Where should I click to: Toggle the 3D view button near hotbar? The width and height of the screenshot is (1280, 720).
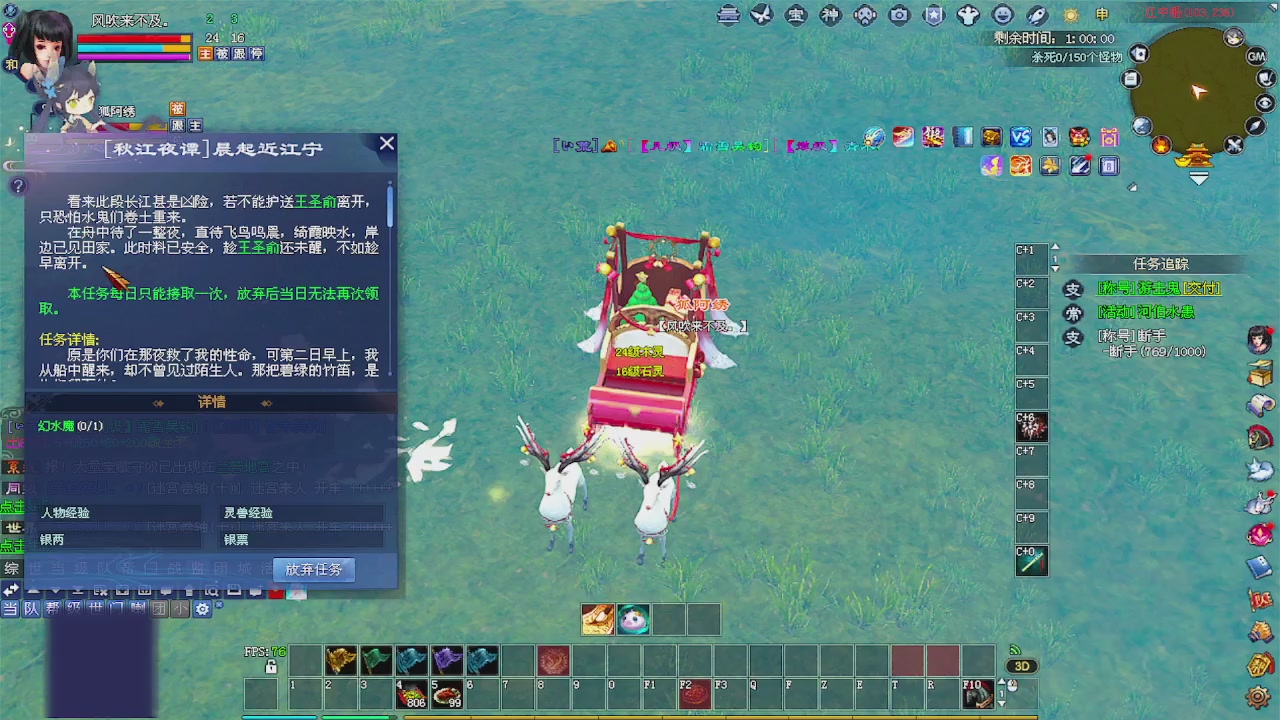pyautogui.click(x=1020, y=665)
